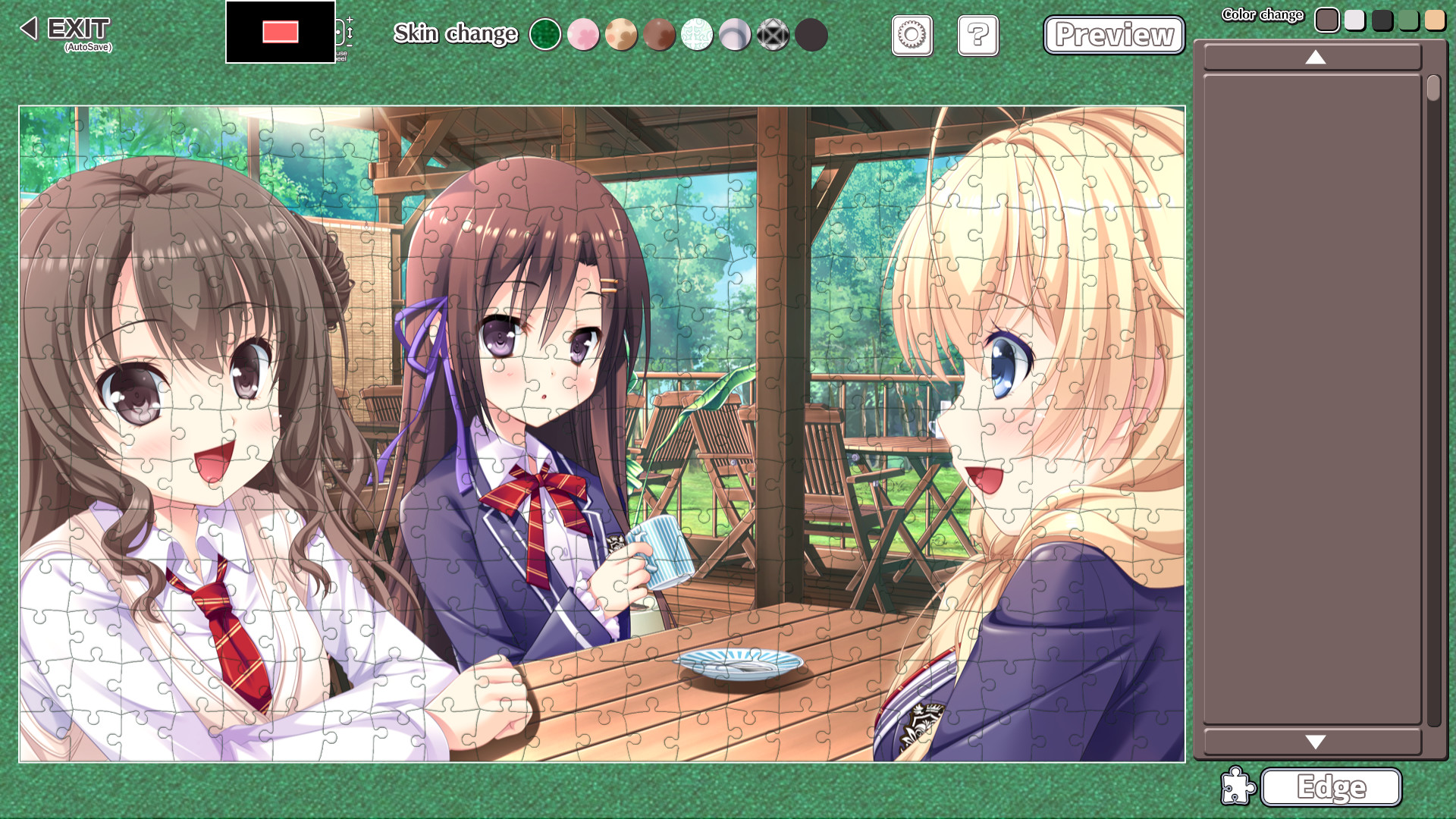Viewport: 1456px width, 819px height.
Task: Apply the dark brown puzzle skin
Action: pos(660,34)
